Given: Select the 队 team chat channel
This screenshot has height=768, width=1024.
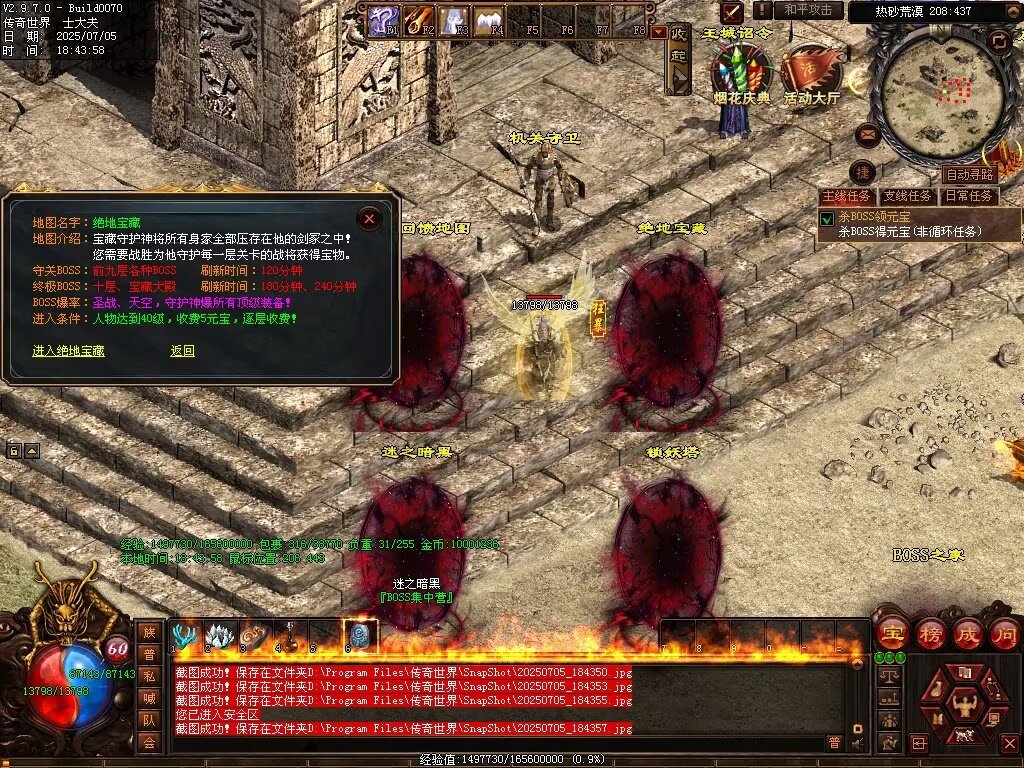Looking at the screenshot, I should click(x=149, y=719).
